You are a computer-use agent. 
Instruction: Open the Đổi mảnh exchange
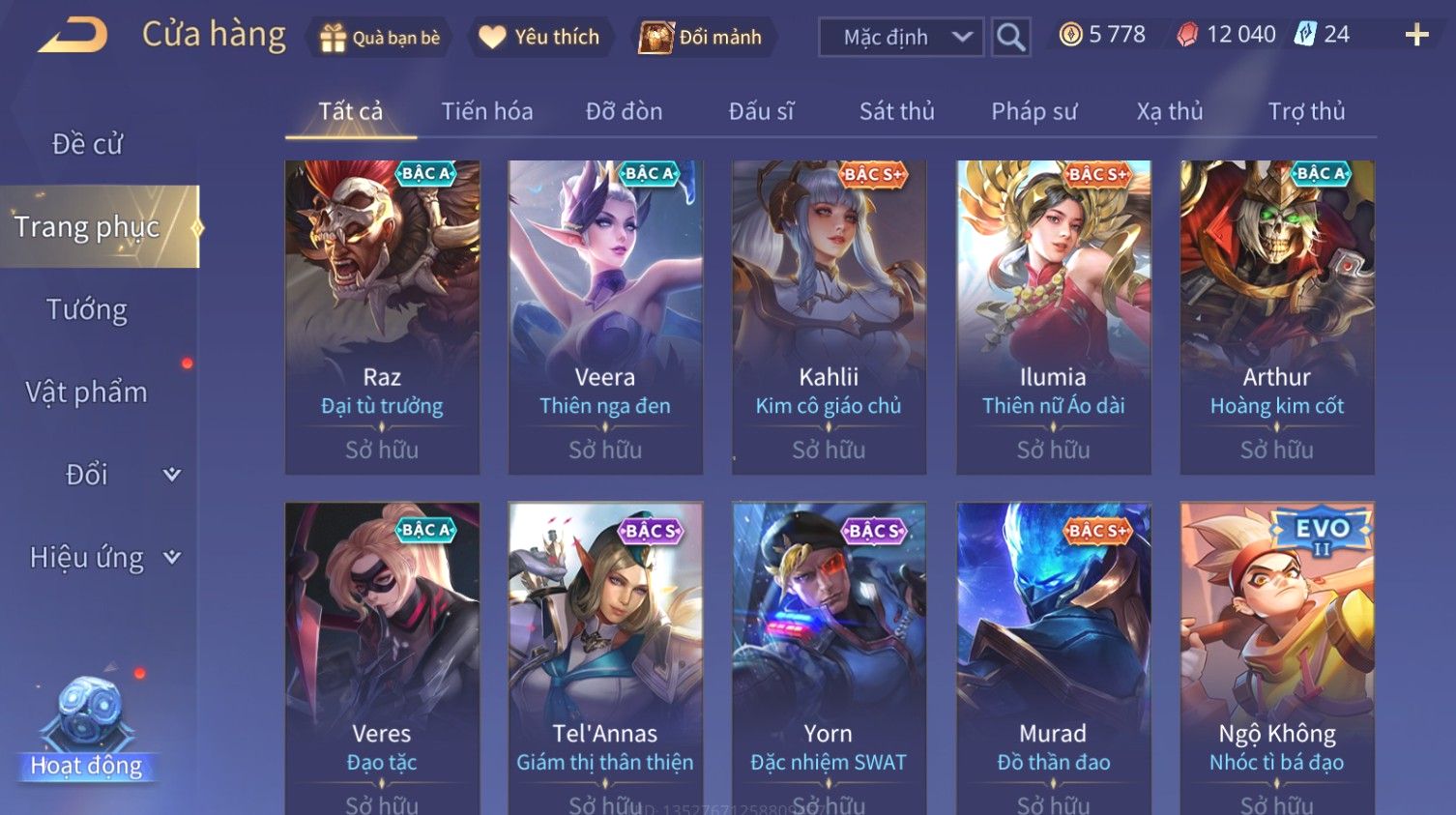point(702,38)
